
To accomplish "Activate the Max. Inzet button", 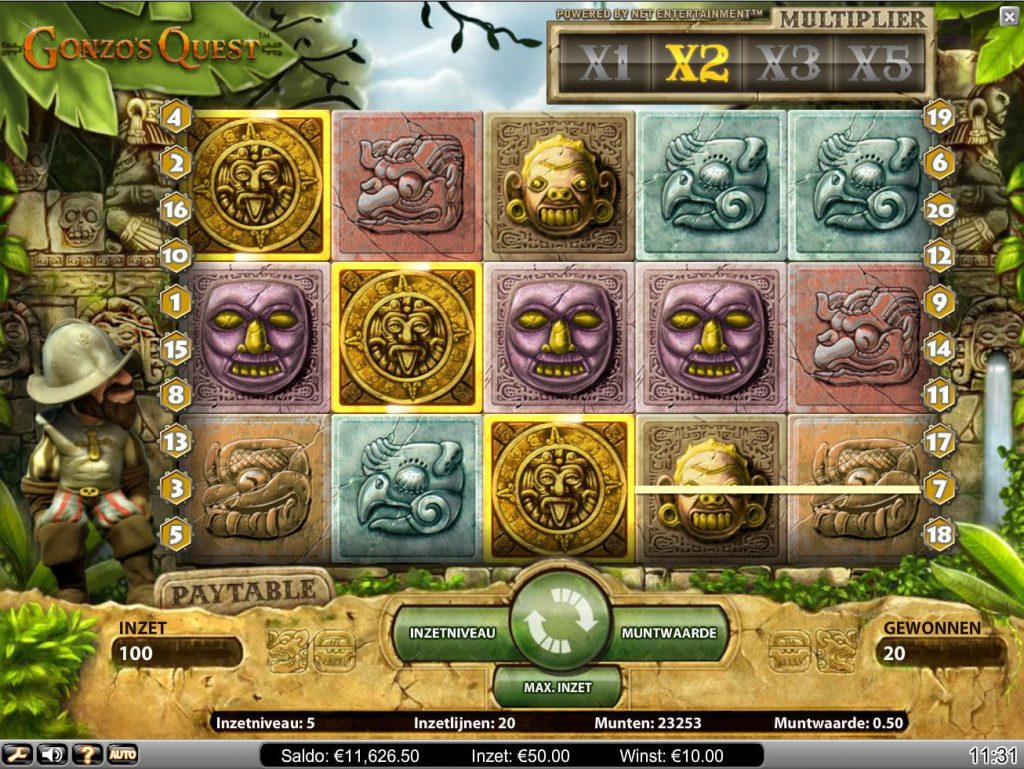I will coord(558,688).
